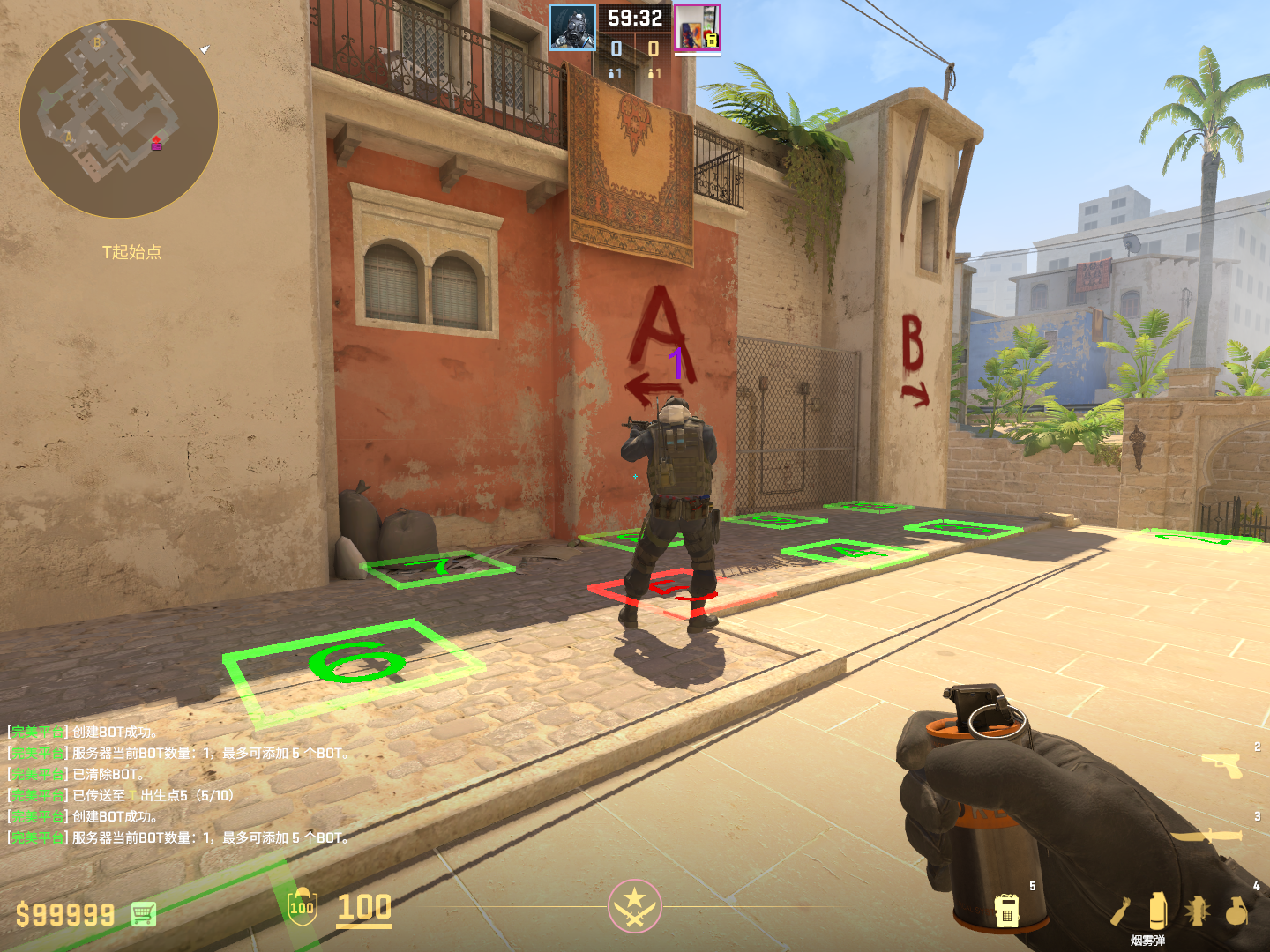The width and height of the screenshot is (1270, 952).
Task: Click the armor shield icon
Action: click(302, 907)
